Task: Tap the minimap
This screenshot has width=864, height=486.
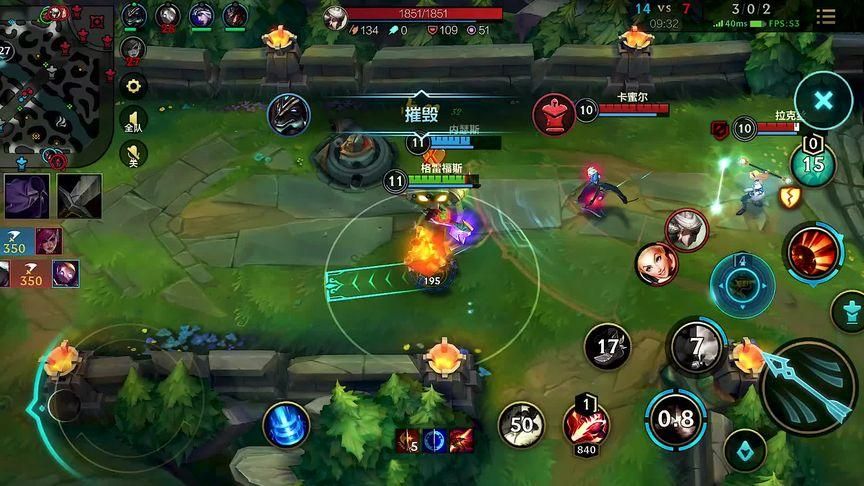Action: (x=55, y=80)
